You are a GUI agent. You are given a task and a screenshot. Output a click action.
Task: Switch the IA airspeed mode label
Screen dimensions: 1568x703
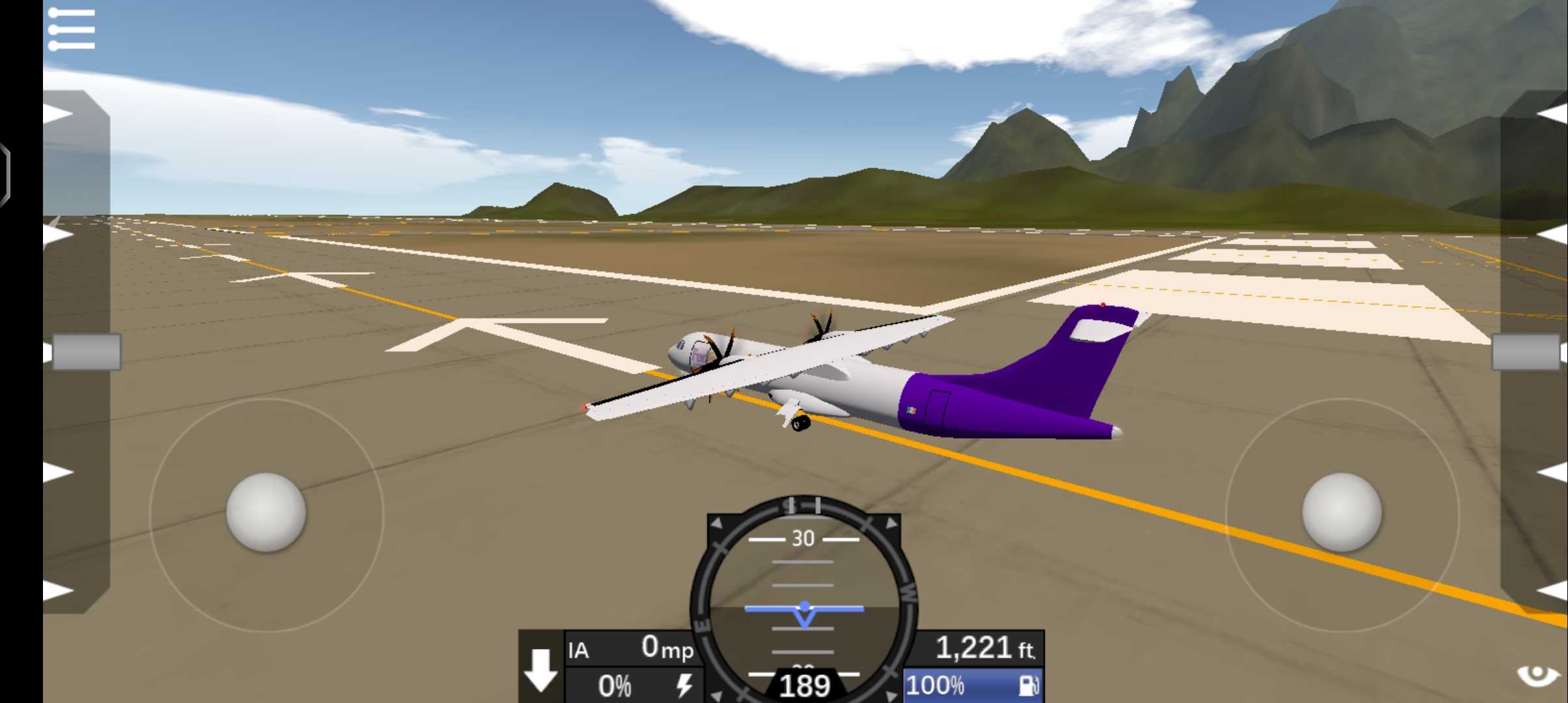click(579, 650)
